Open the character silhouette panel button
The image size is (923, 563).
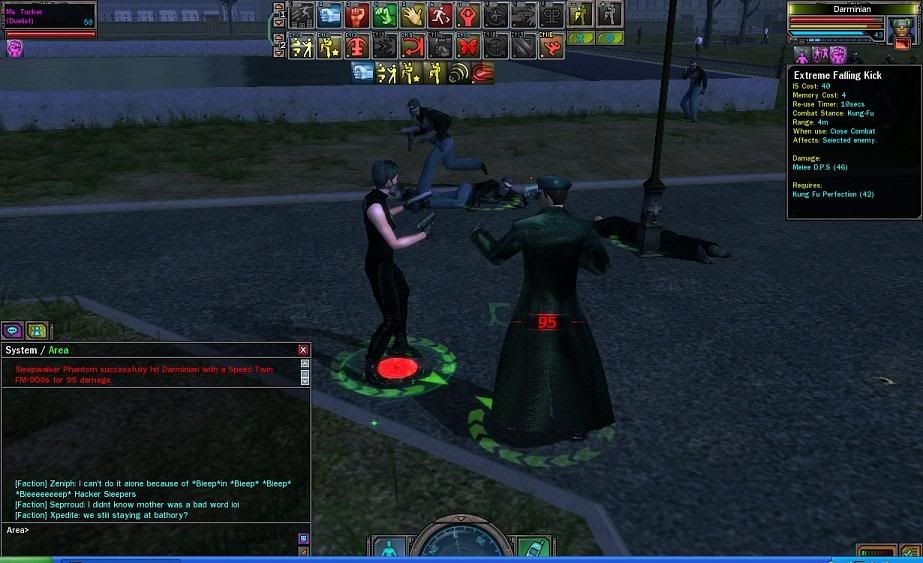coord(387,549)
